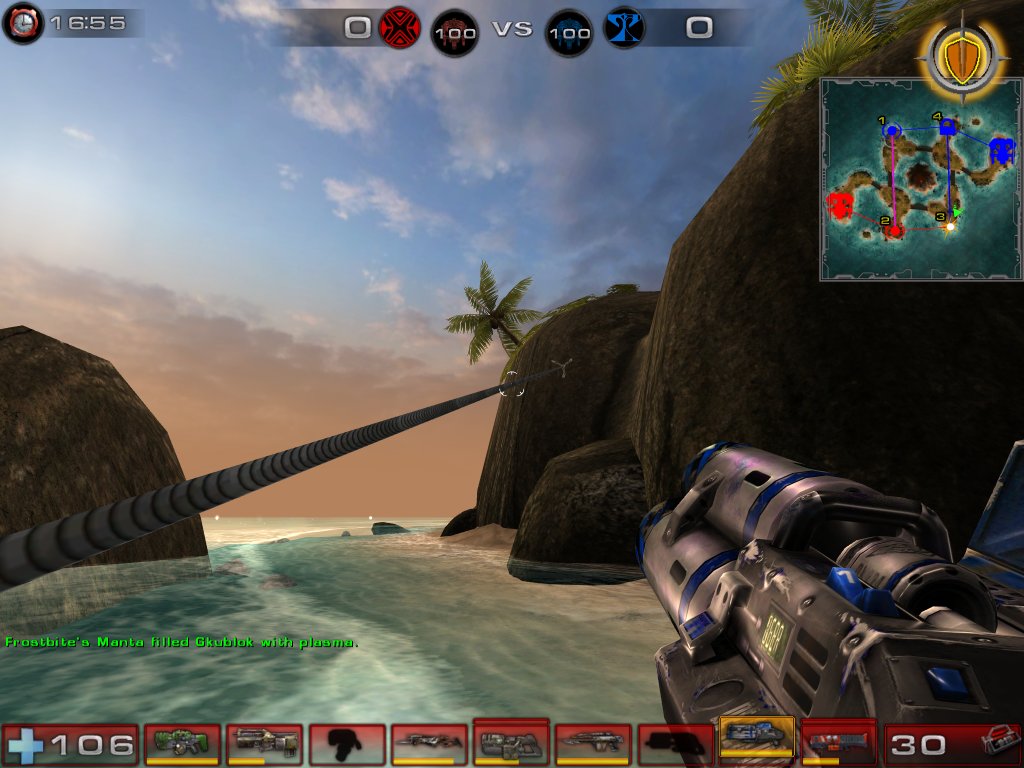Switch to the lightning gun slot

(x=839, y=743)
